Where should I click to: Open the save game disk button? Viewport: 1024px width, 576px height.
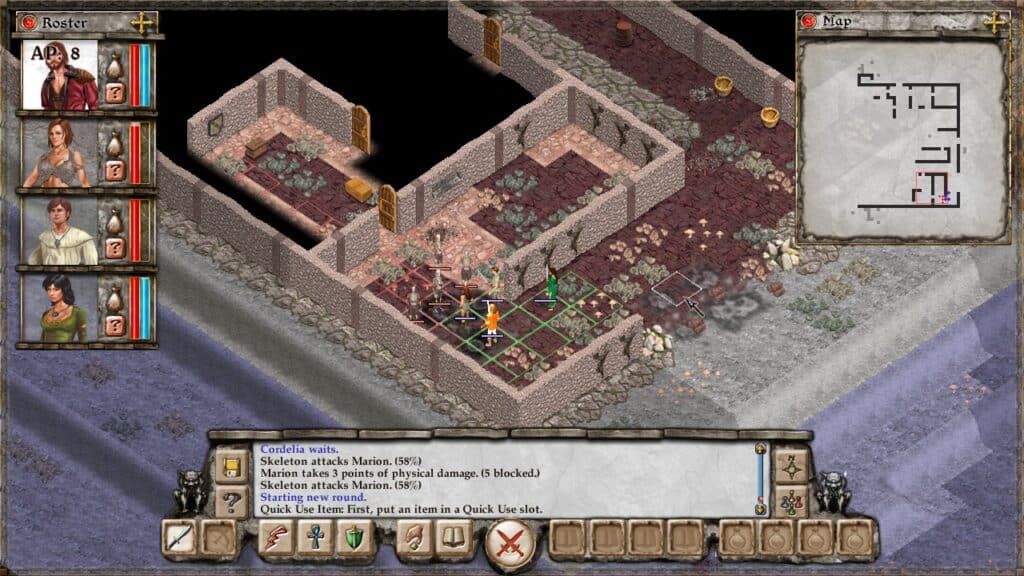231,467
